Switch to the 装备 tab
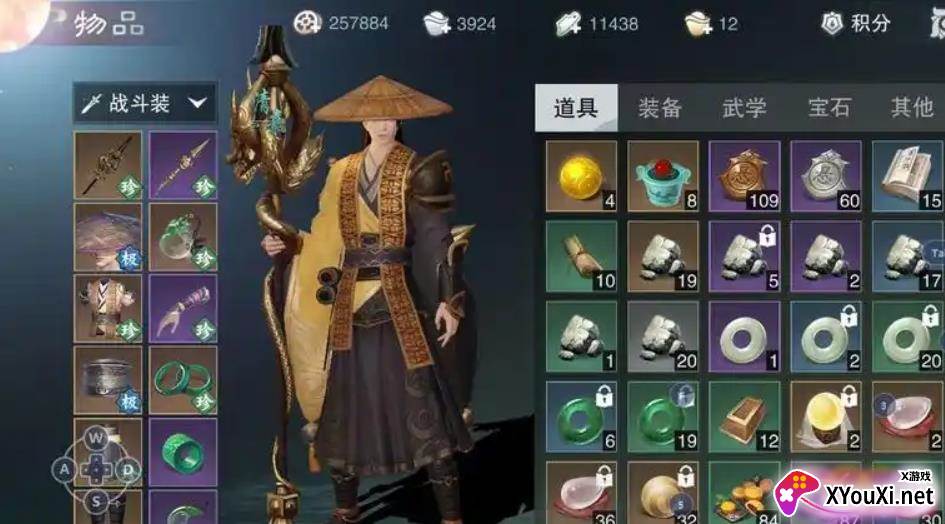The height and width of the screenshot is (524, 945). pyautogui.click(x=660, y=108)
